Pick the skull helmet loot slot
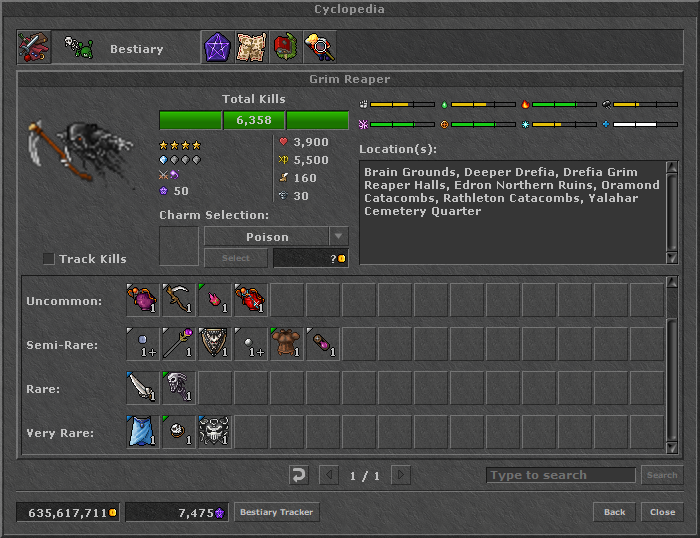Image resolution: width=700 pixels, height=538 pixels. click(215, 432)
